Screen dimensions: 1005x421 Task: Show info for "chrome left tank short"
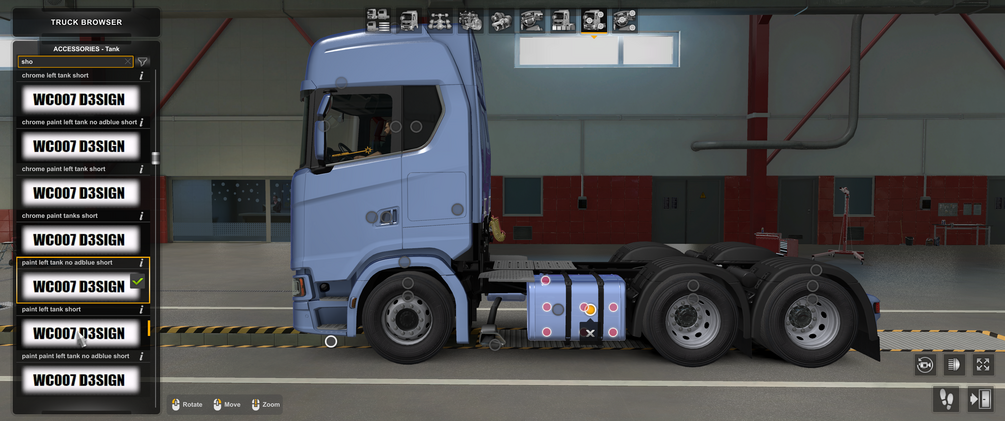(141, 76)
